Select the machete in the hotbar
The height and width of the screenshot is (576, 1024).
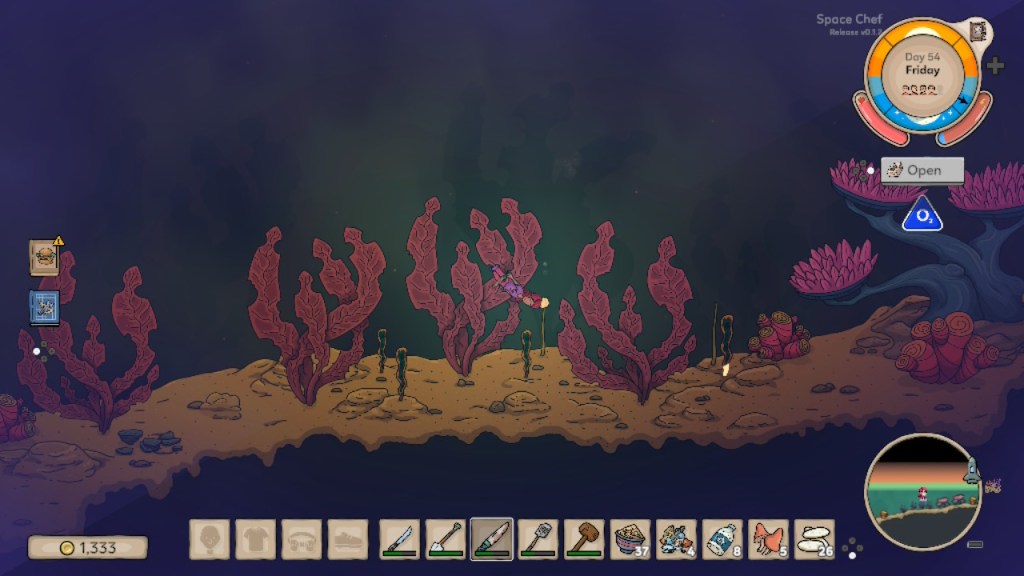[x=399, y=540]
